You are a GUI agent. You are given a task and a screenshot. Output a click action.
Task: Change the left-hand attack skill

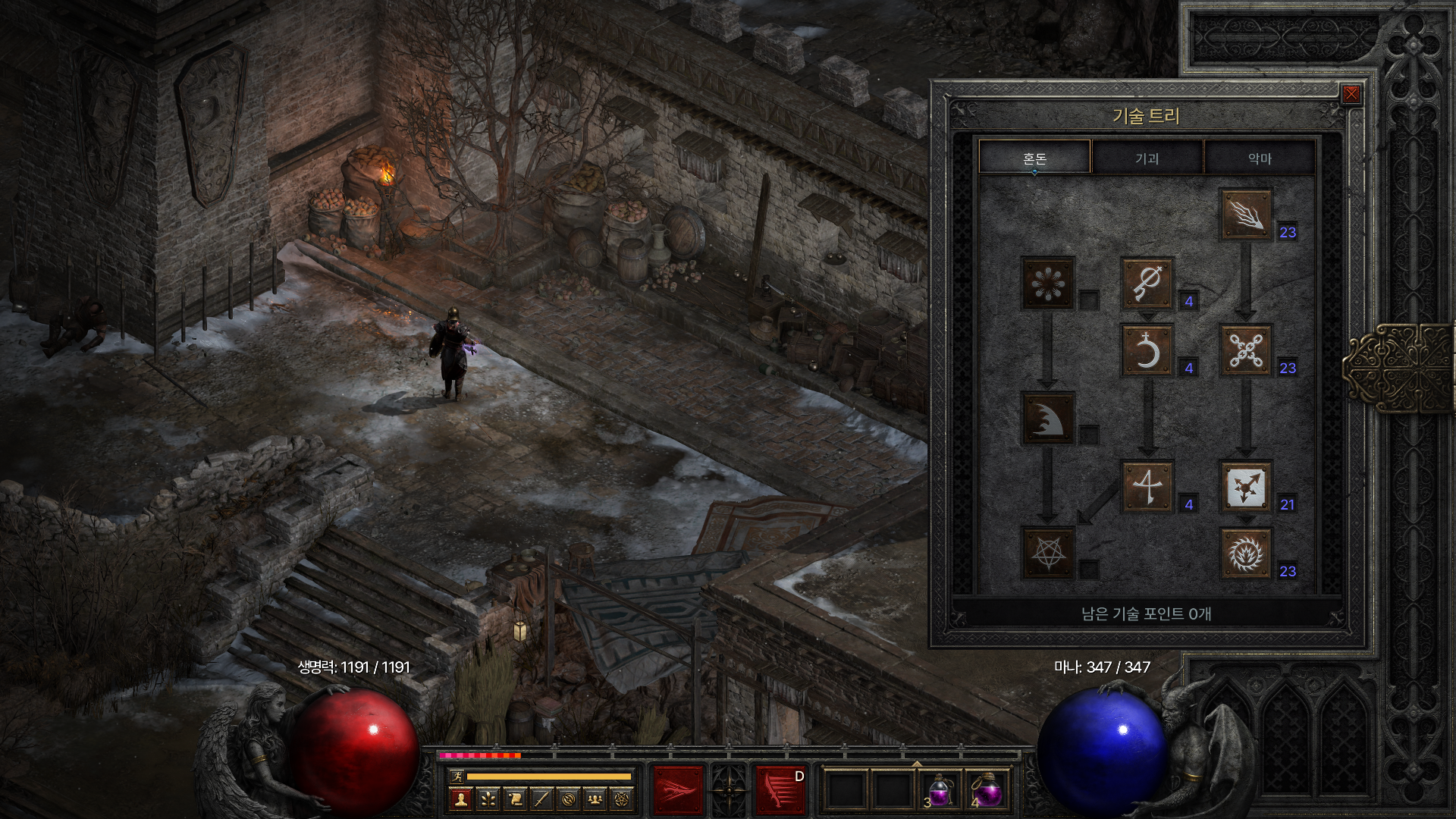click(x=678, y=790)
